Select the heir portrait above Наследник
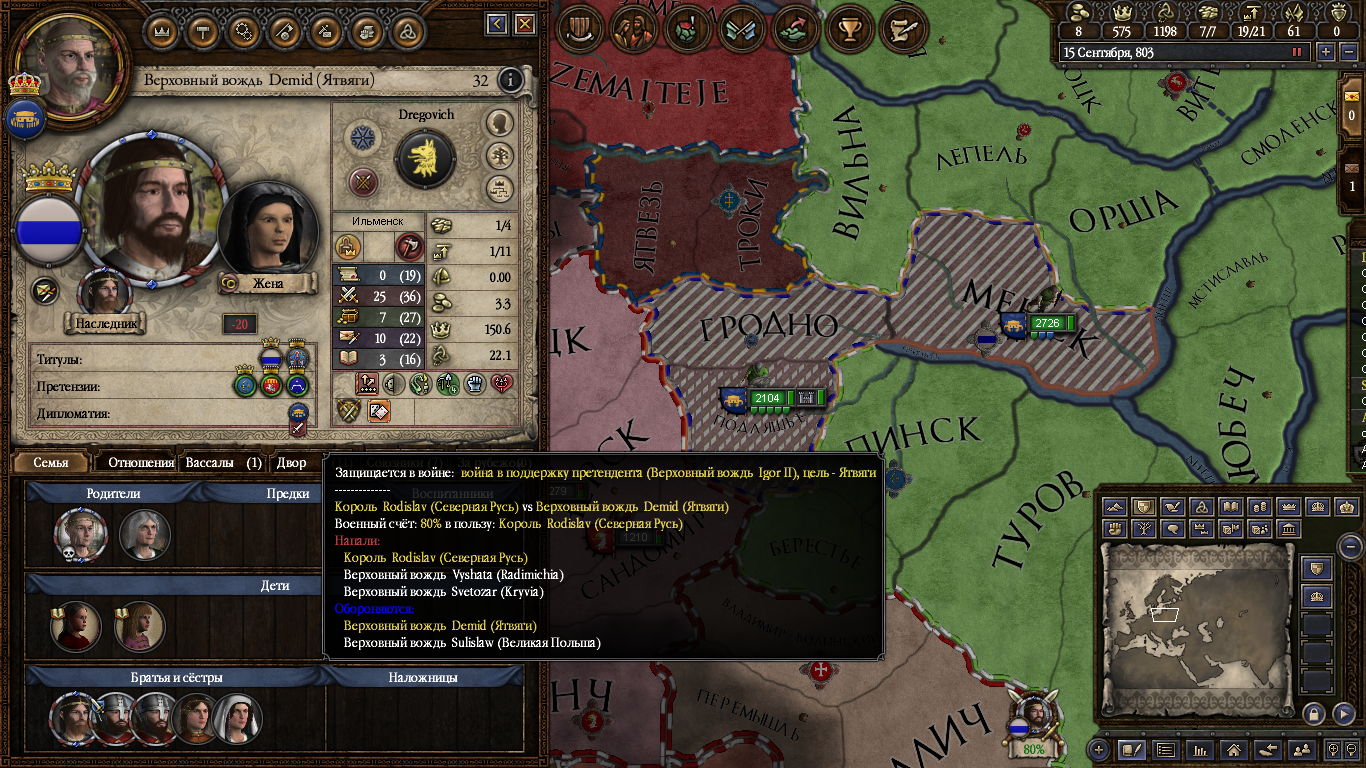Image resolution: width=1366 pixels, height=768 pixels. point(105,292)
